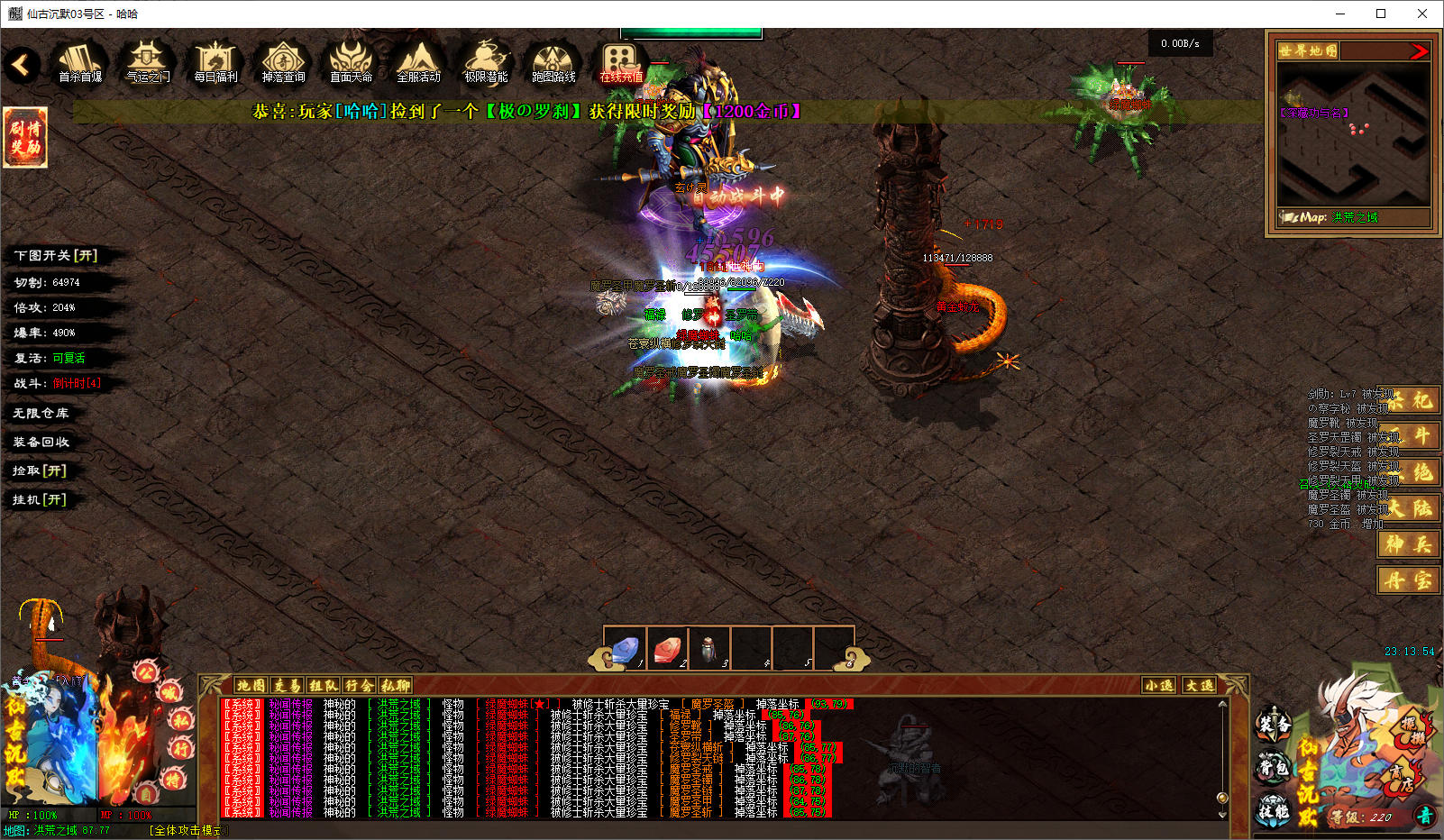Open the 背包 bag

[x=1274, y=768]
